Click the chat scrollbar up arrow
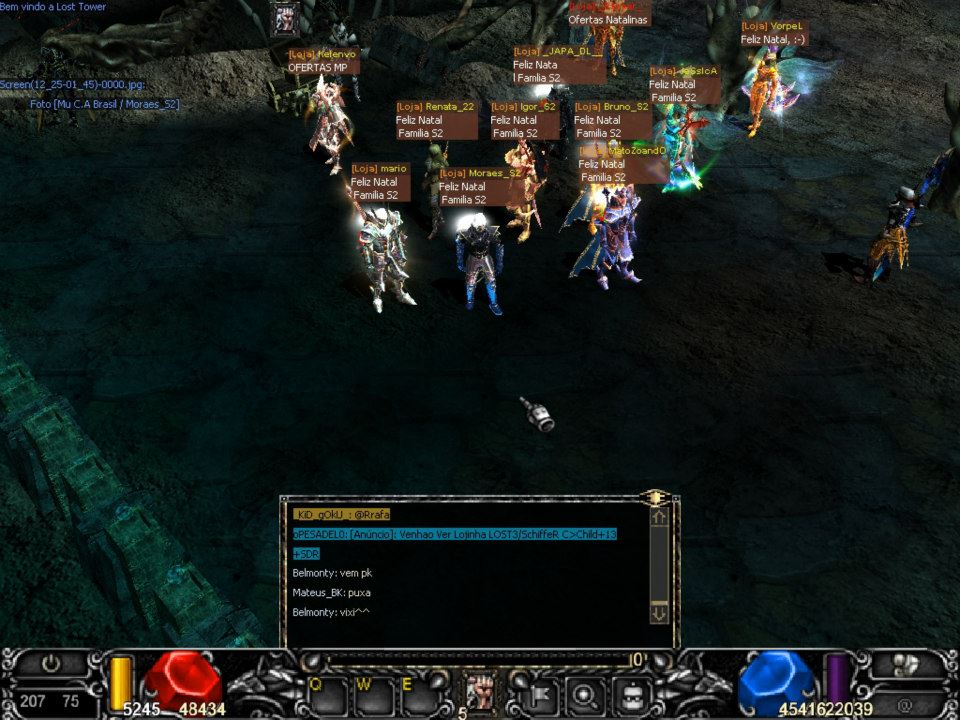This screenshot has width=960, height=720. 658,518
